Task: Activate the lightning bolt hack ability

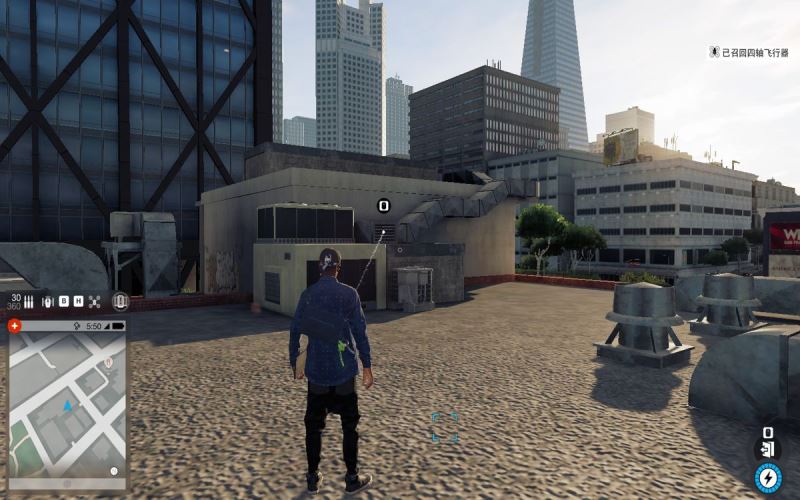Action: point(767,477)
